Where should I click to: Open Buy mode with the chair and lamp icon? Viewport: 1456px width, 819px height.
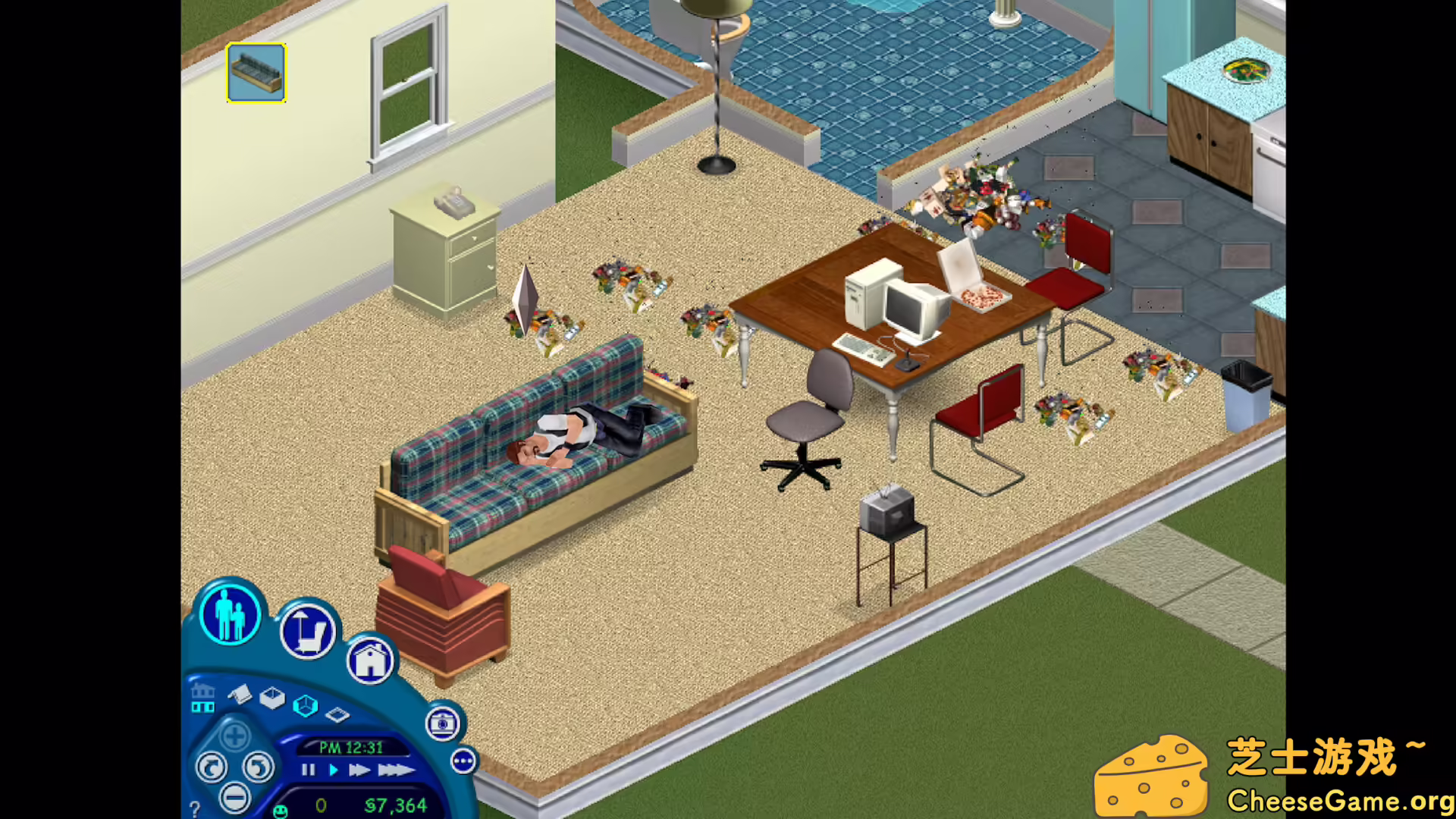click(307, 630)
